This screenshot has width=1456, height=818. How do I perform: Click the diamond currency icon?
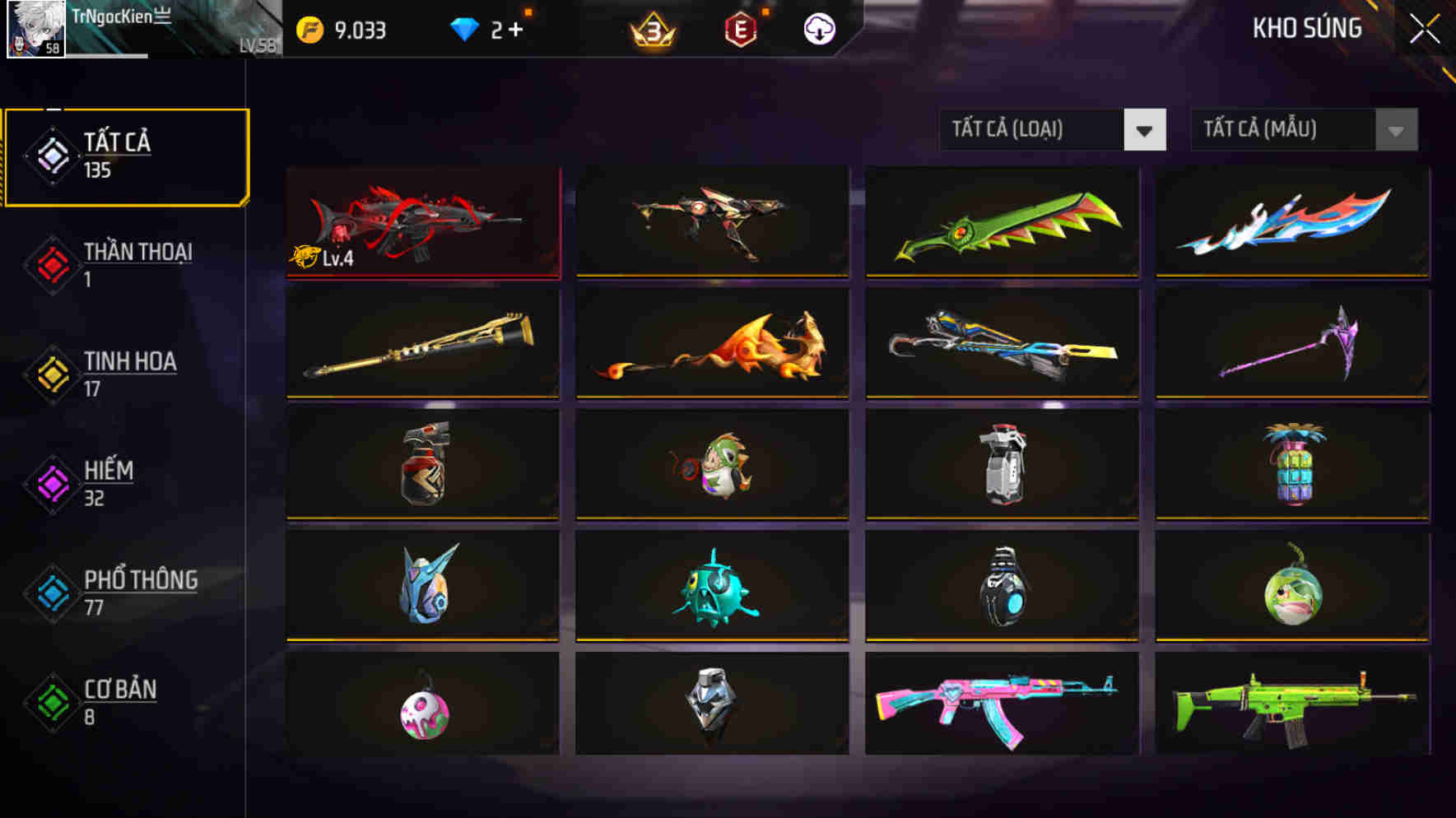465,28
